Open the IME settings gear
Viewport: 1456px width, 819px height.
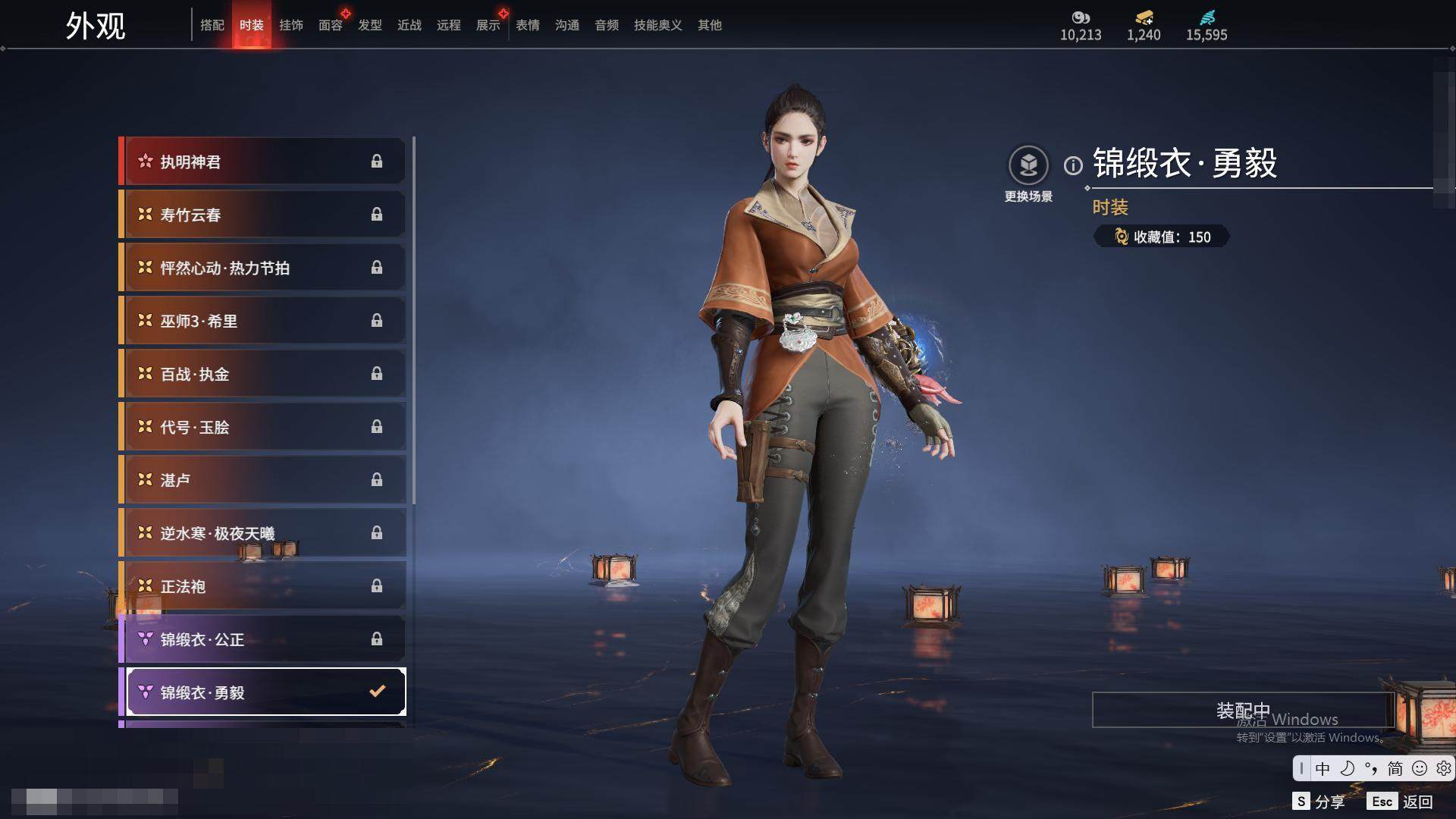[1444, 768]
